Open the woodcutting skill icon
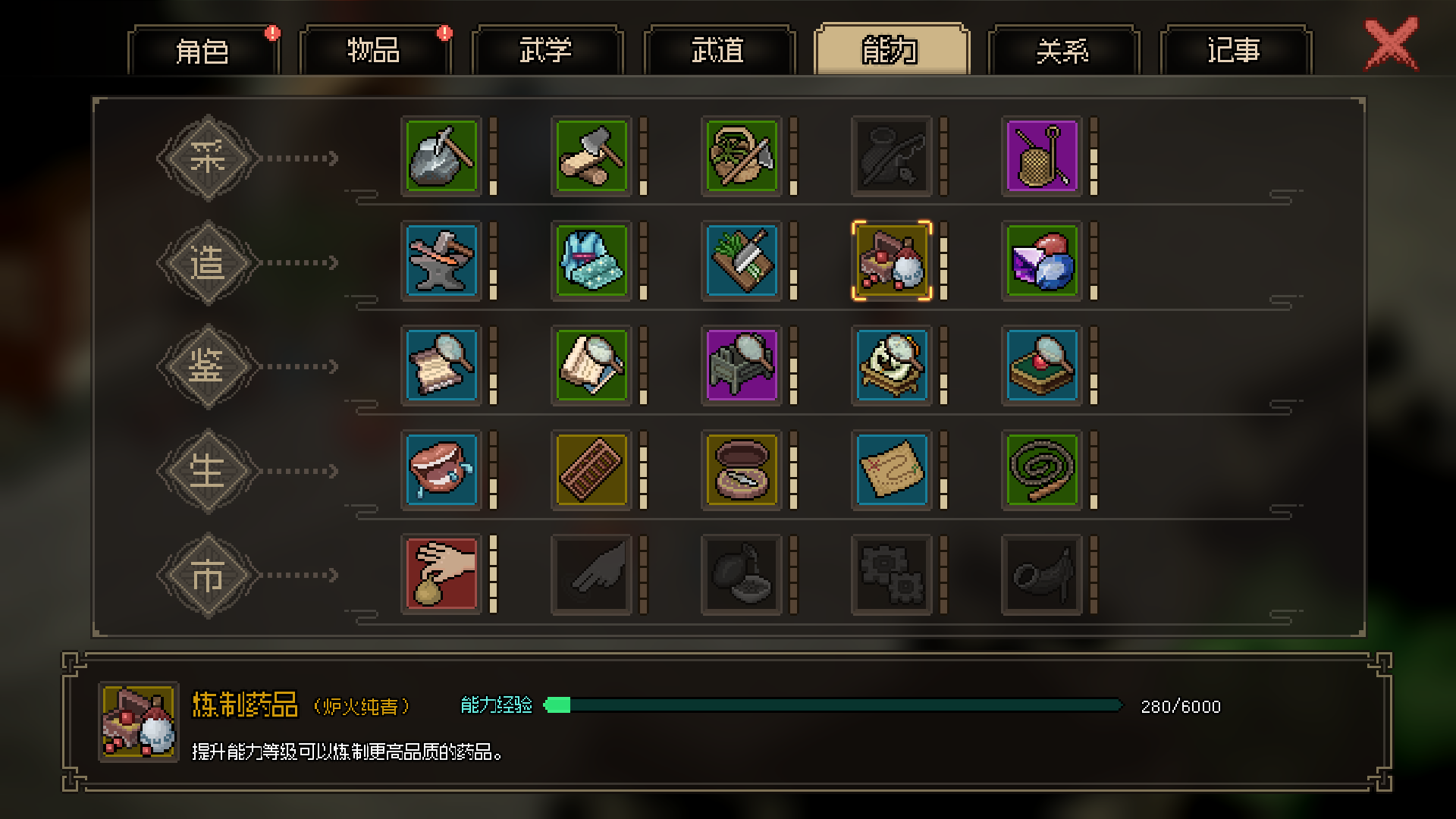The height and width of the screenshot is (819, 1456). 591,156
